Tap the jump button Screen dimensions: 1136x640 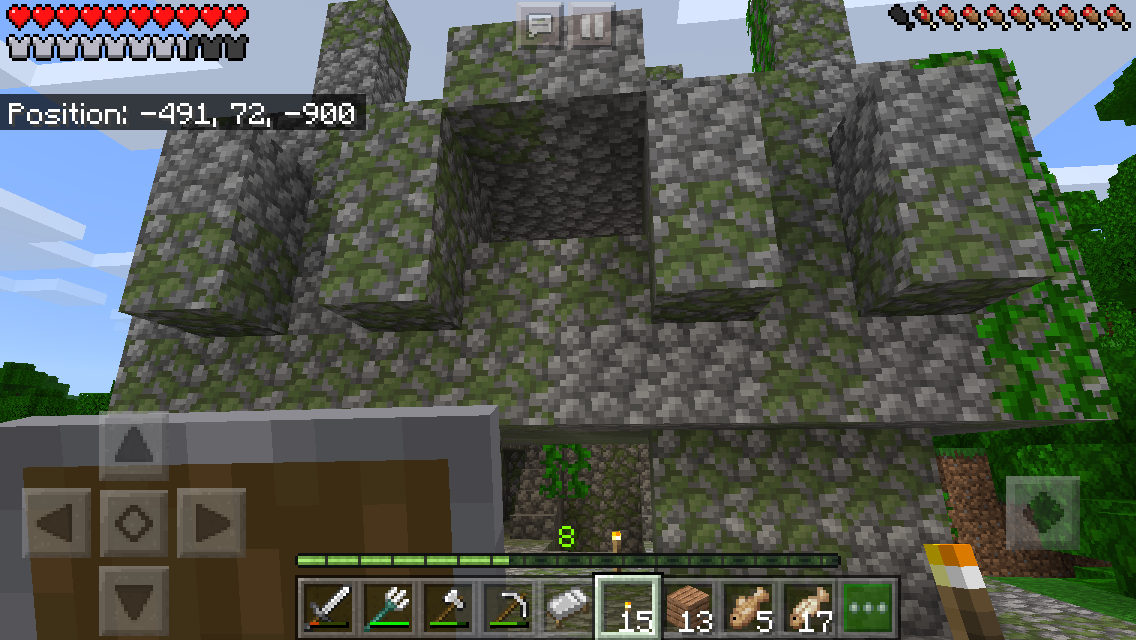pos(1042,513)
